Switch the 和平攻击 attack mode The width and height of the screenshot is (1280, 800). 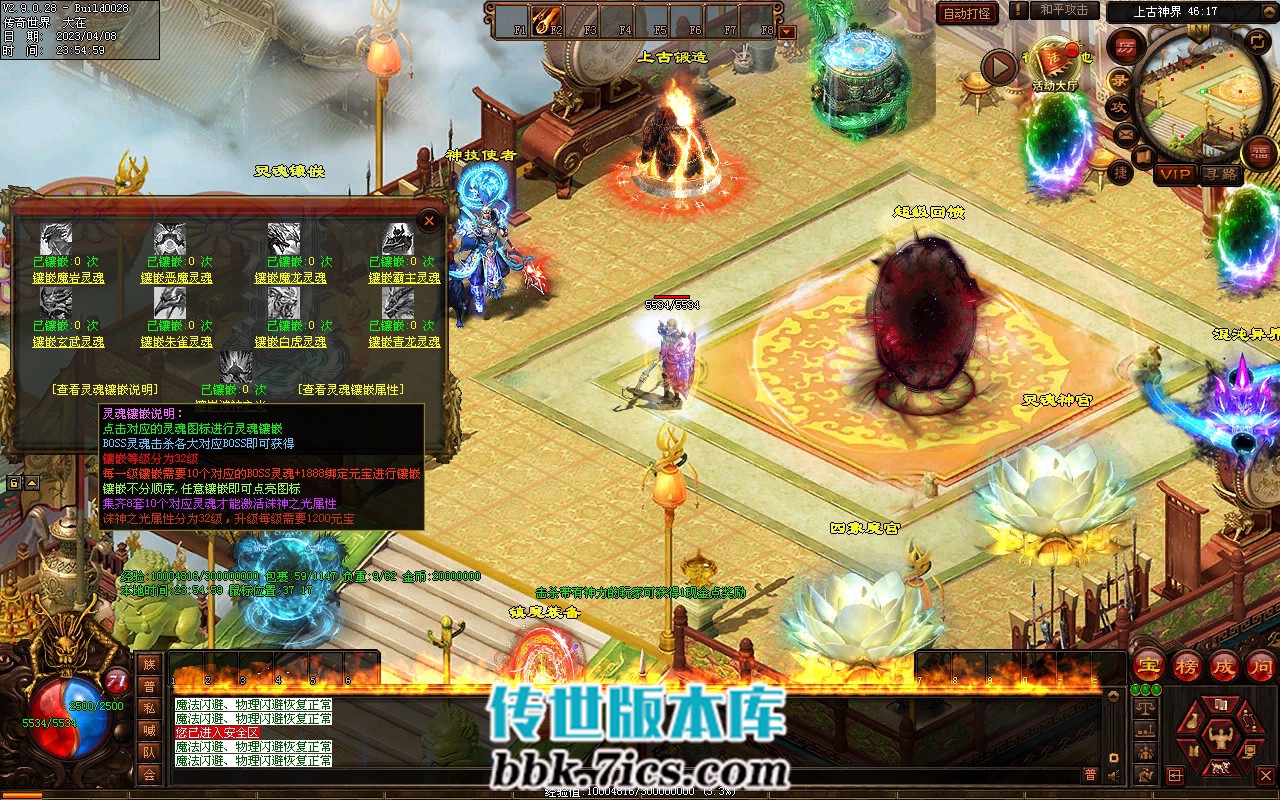click(1064, 10)
